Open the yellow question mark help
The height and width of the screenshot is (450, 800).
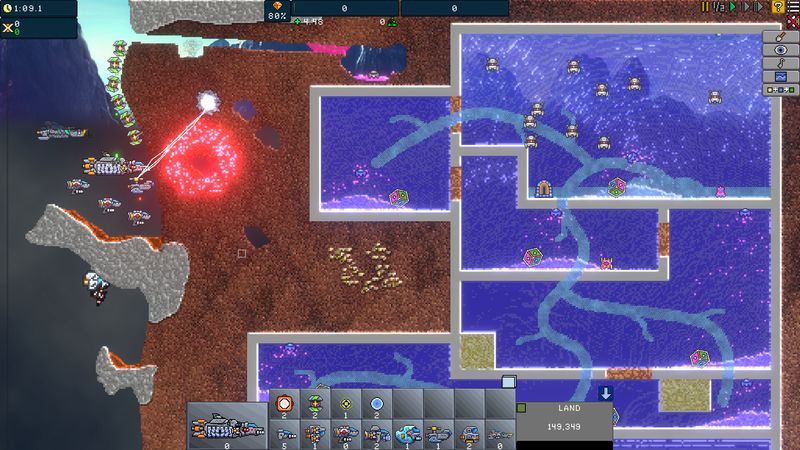click(777, 7)
